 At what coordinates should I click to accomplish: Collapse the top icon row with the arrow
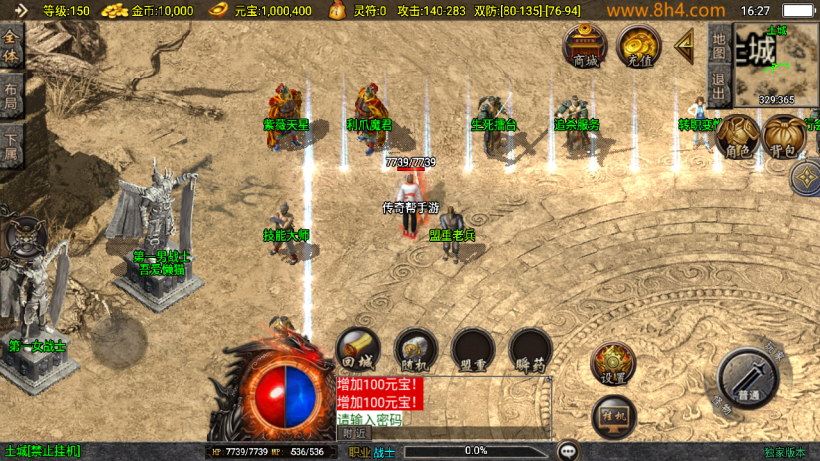(x=685, y=44)
